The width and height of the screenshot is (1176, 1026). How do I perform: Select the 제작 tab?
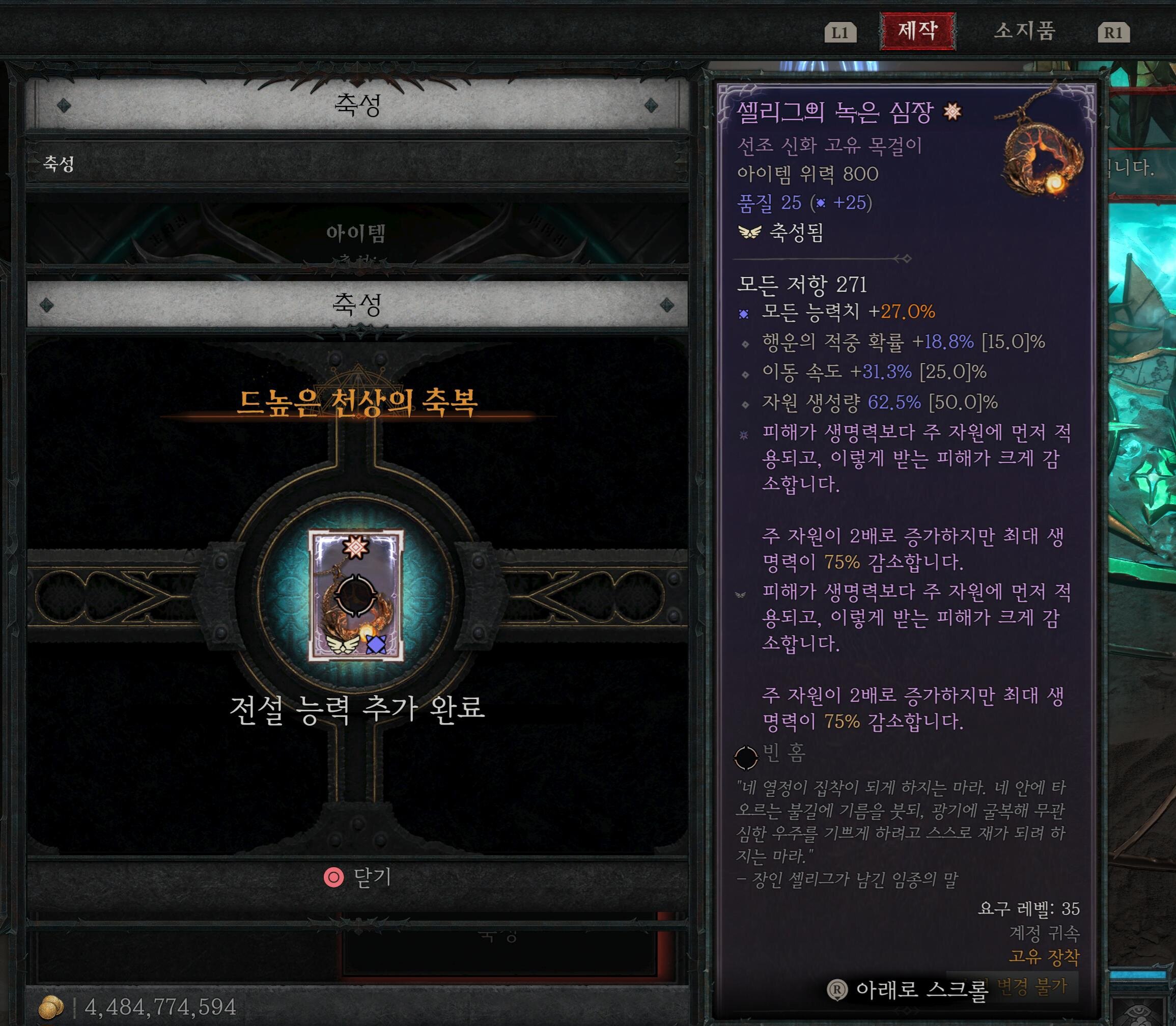coord(919,32)
